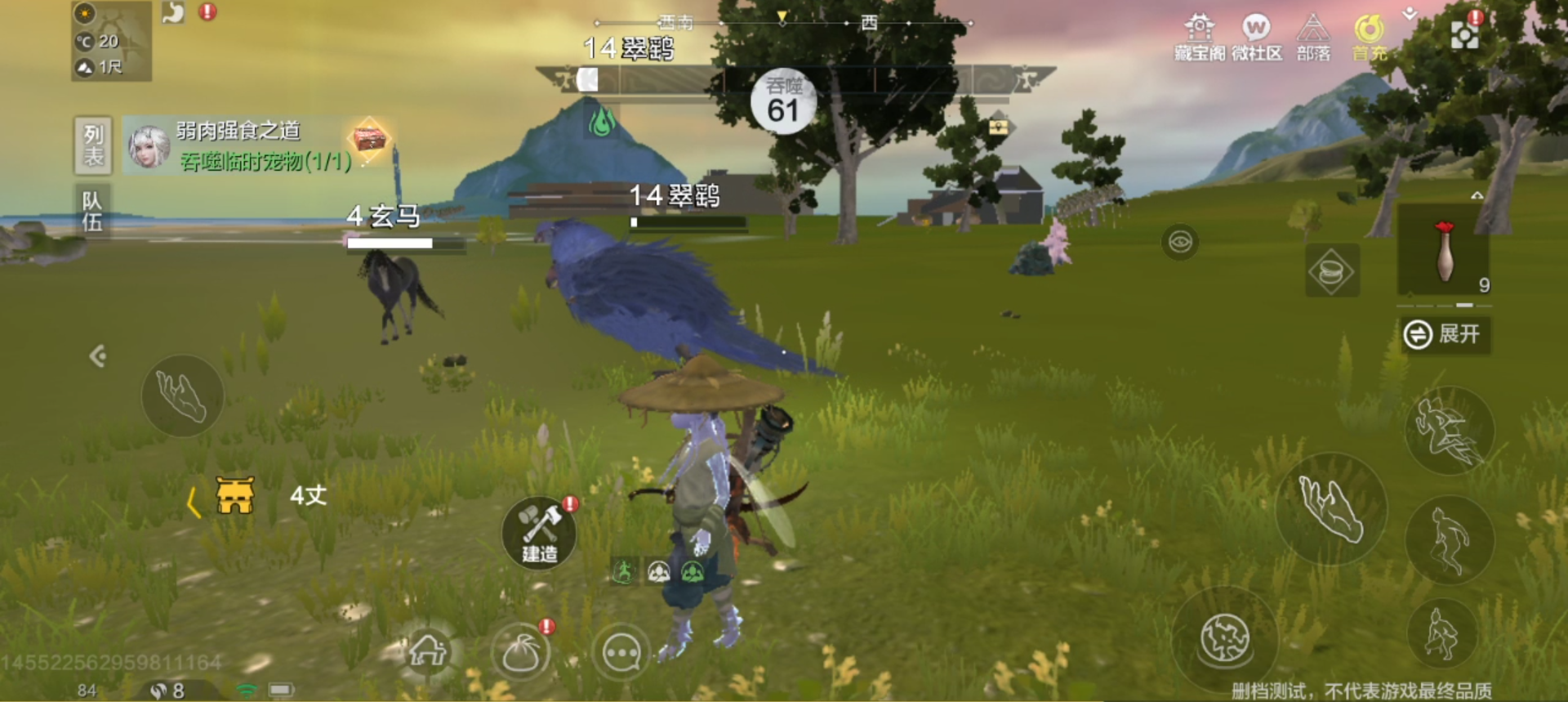
Task: Open the bag inventory icon
Action: point(520,653)
